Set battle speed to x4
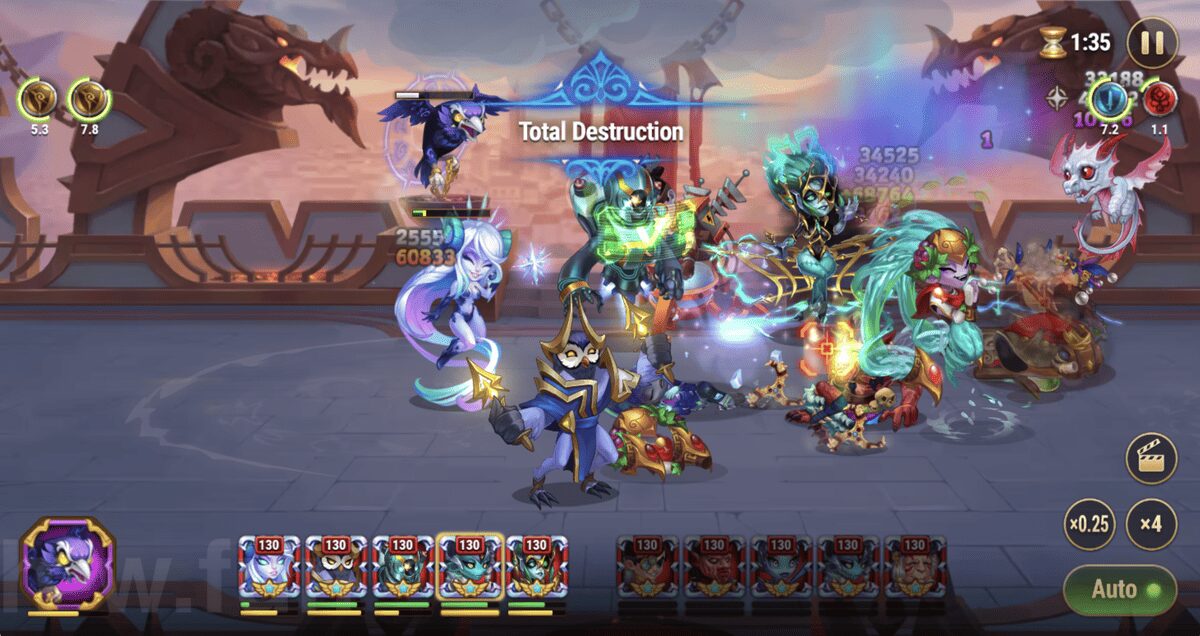The image size is (1200, 636). click(1150, 524)
